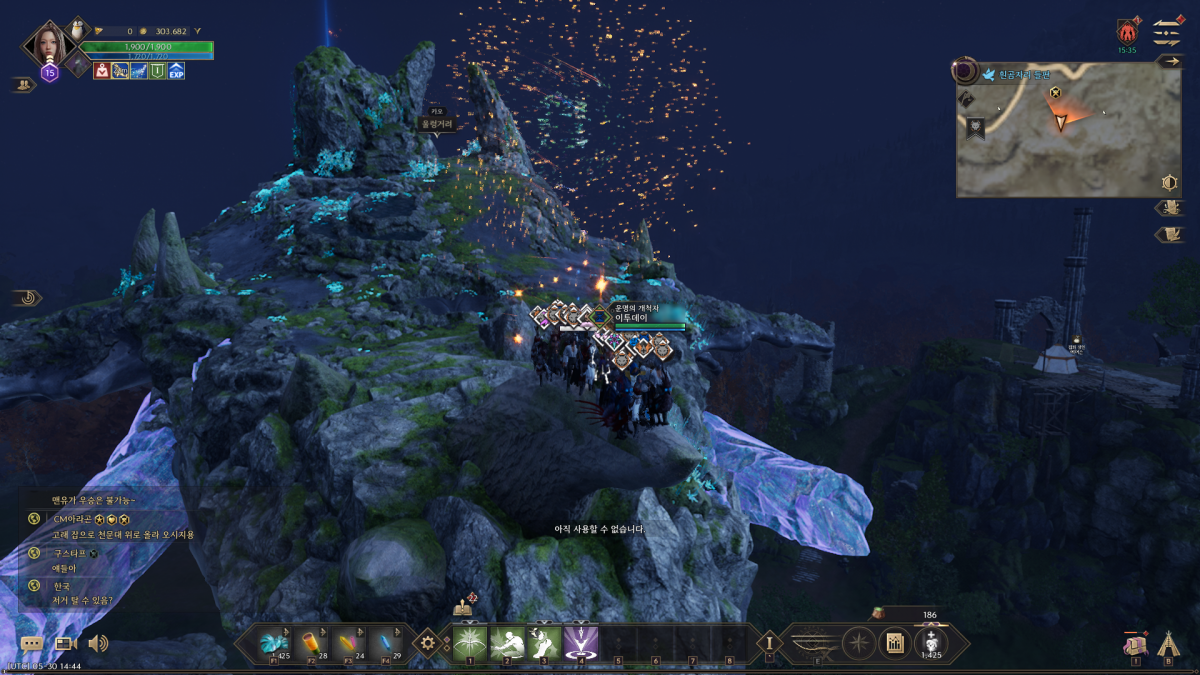Click the character portrait
This screenshot has width=1200, height=675.
[x=51, y=42]
